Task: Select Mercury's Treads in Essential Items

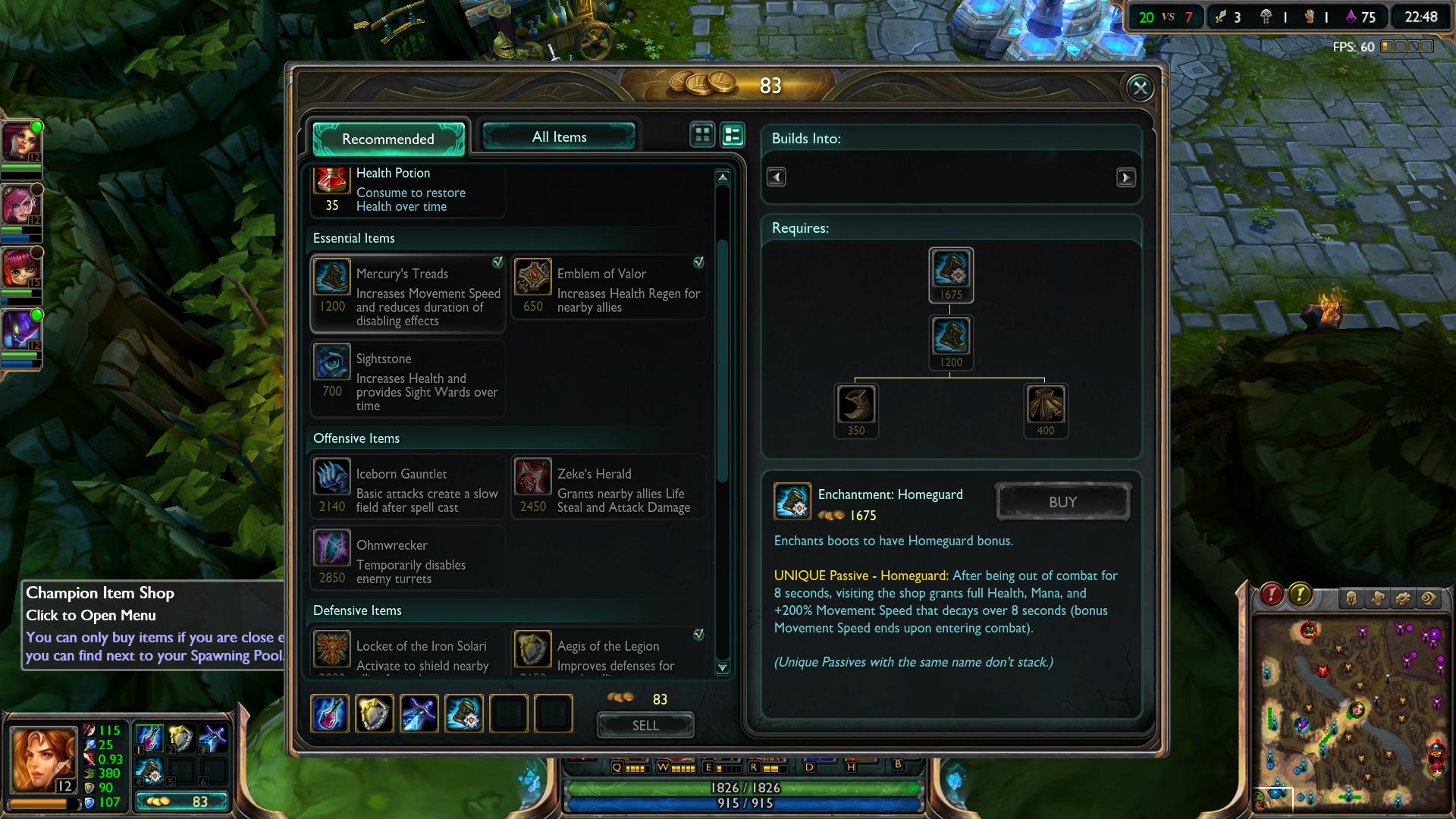Action: coord(408,295)
